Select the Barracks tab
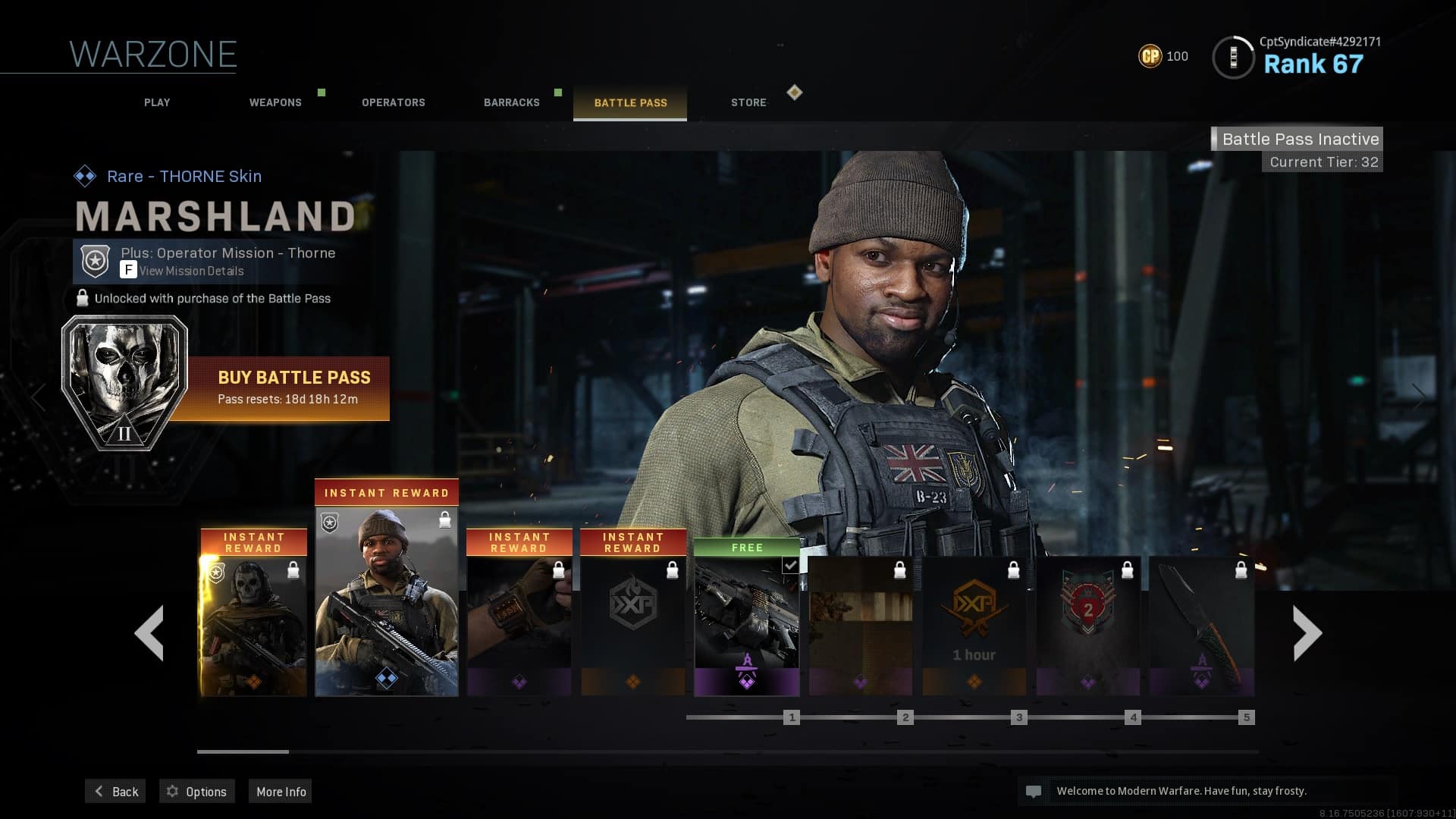 pyautogui.click(x=512, y=102)
